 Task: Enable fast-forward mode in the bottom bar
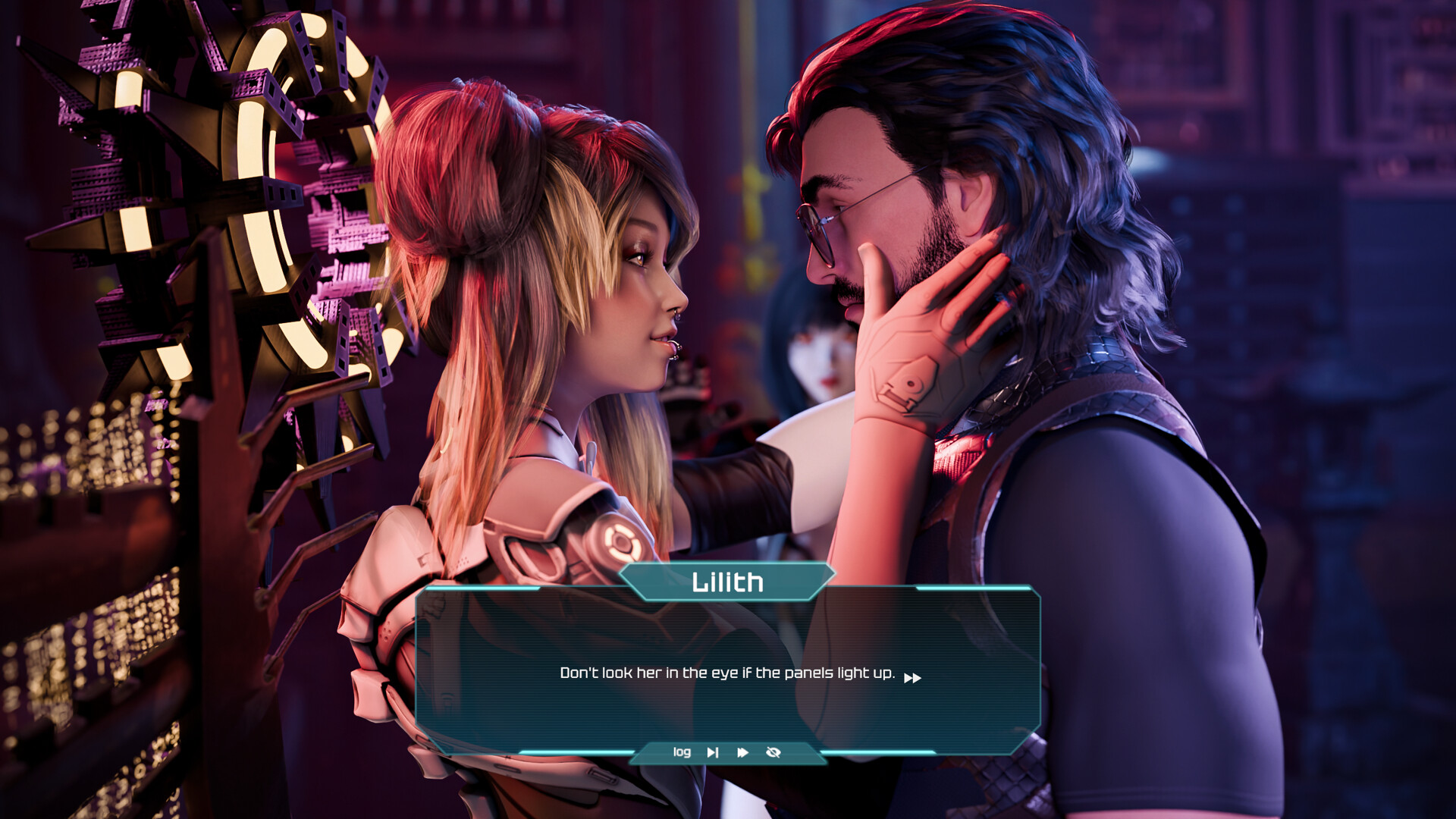[742, 752]
